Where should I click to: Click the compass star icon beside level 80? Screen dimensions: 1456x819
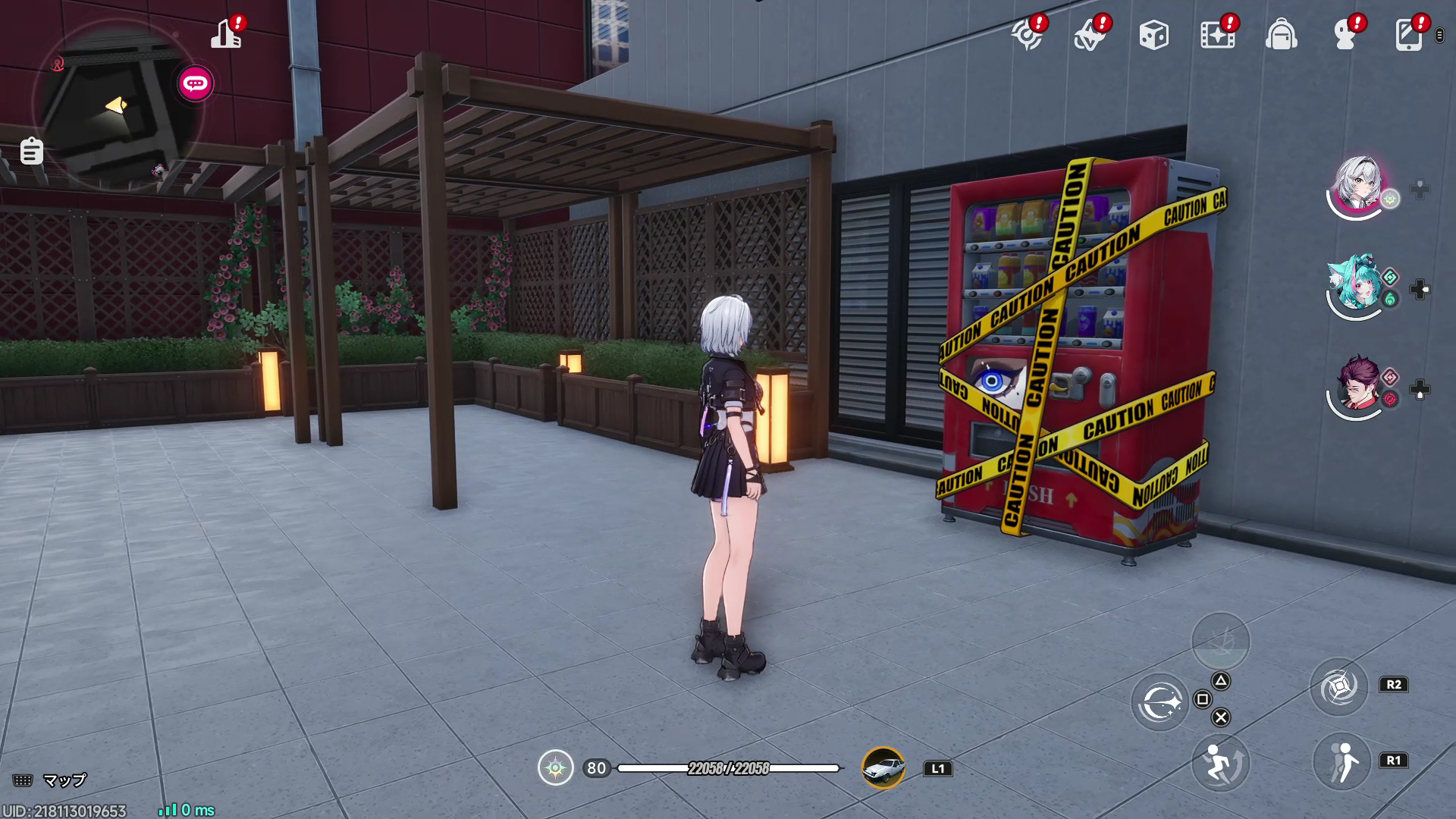coord(555,768)
